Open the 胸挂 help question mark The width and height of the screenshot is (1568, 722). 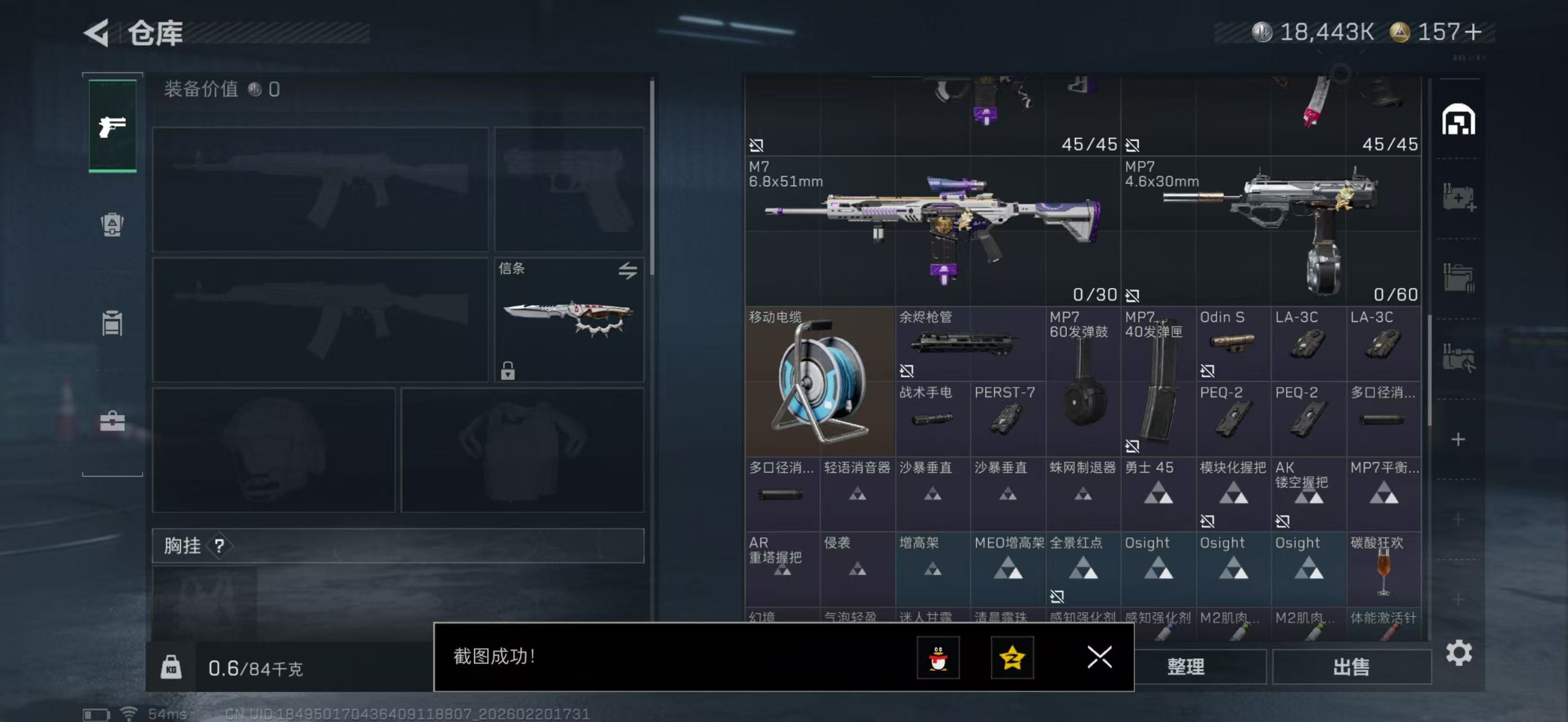219,546
